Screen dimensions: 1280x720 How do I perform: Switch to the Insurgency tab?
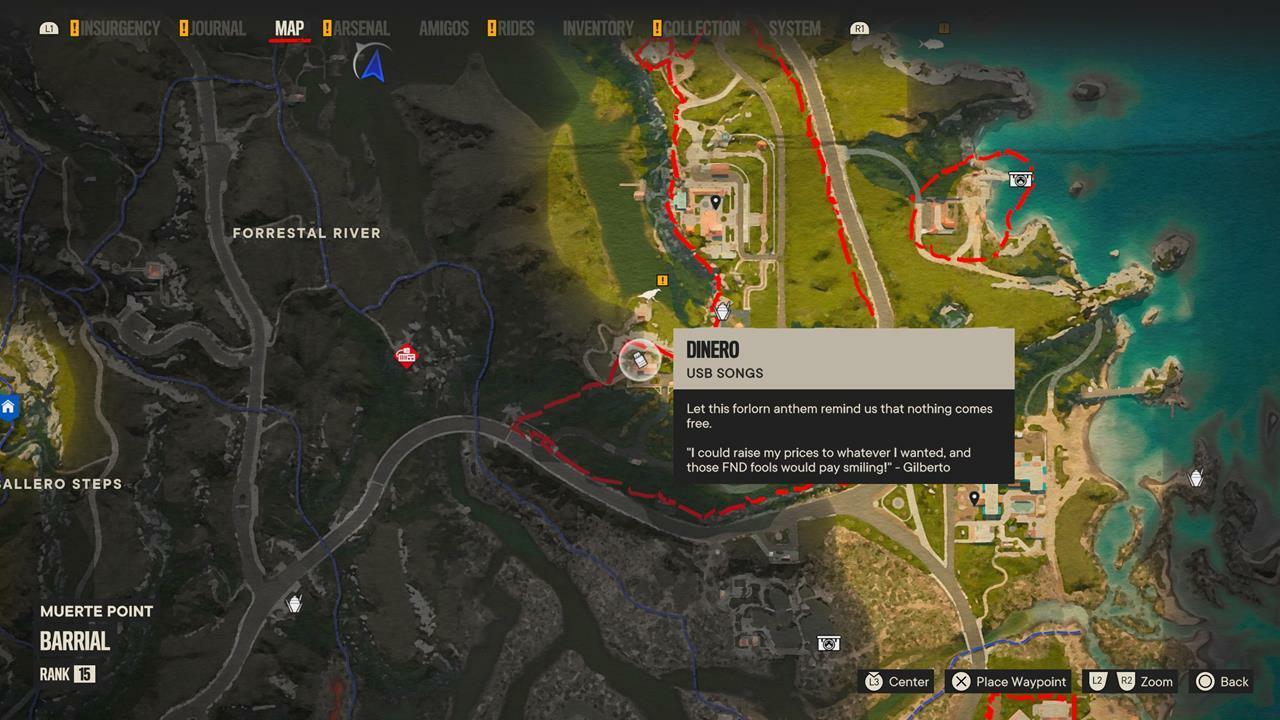tap(120, 29)
